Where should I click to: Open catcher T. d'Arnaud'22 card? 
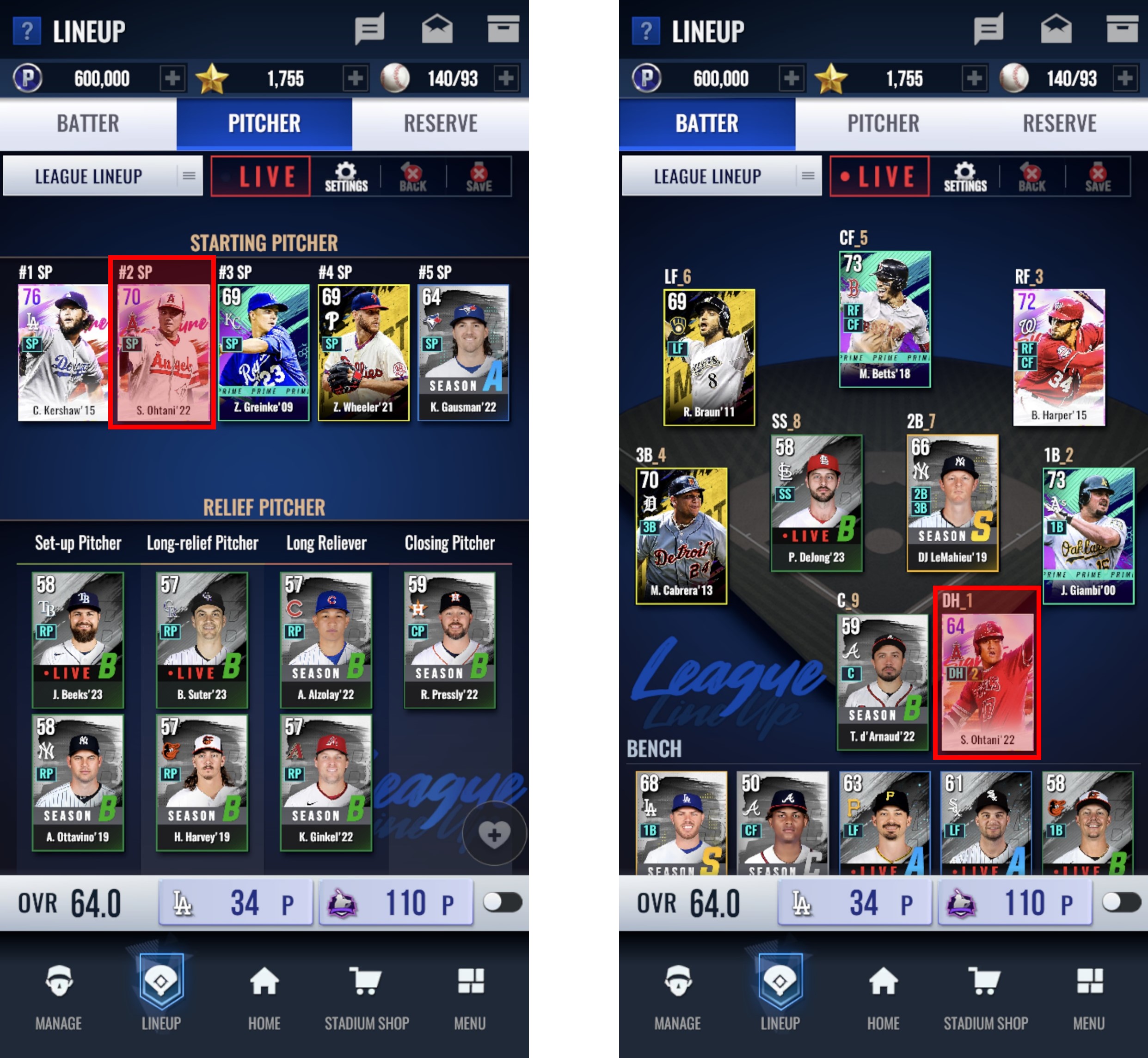pos(882,681)
